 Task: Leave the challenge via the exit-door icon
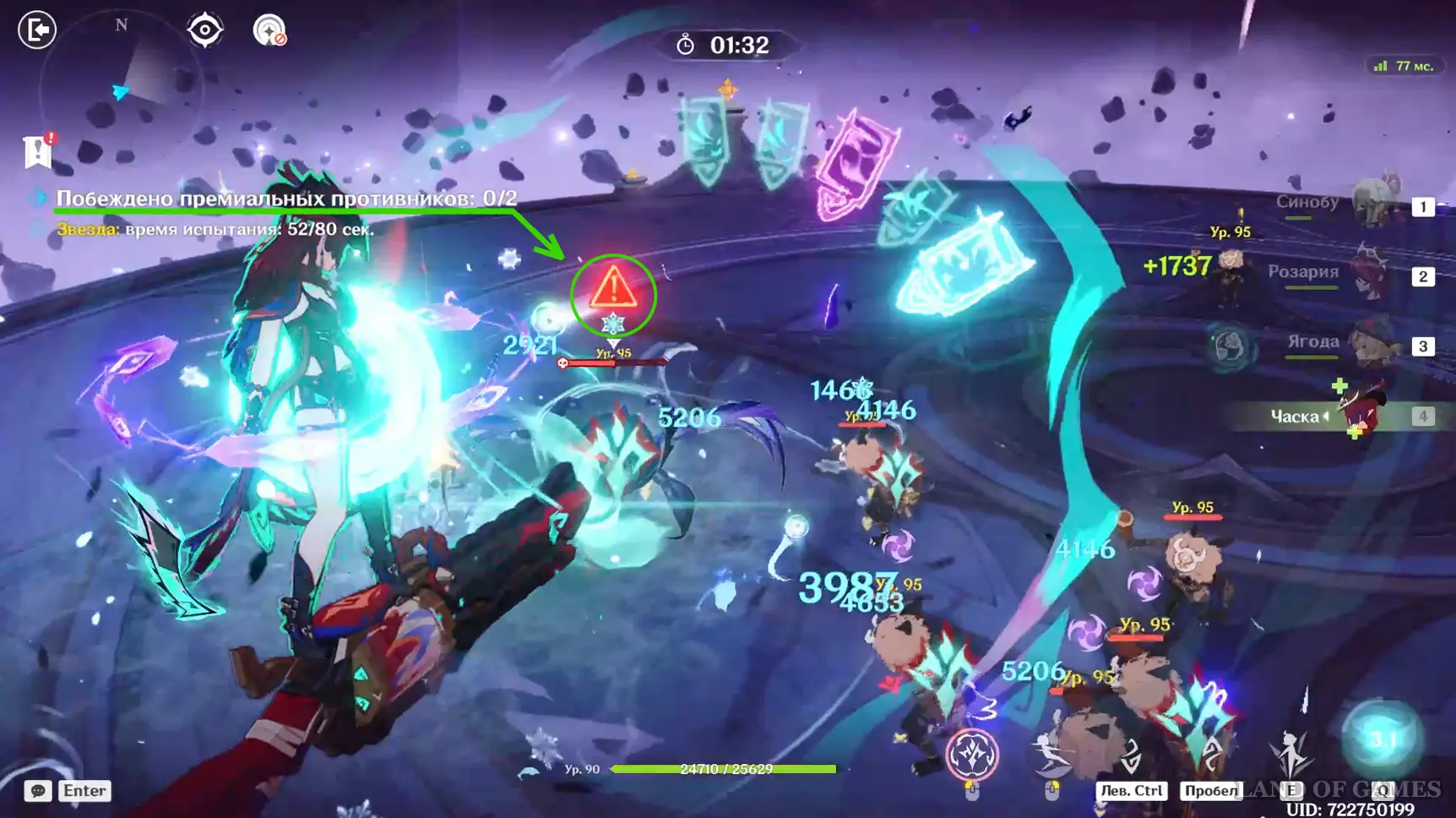(x=37, y=30)
